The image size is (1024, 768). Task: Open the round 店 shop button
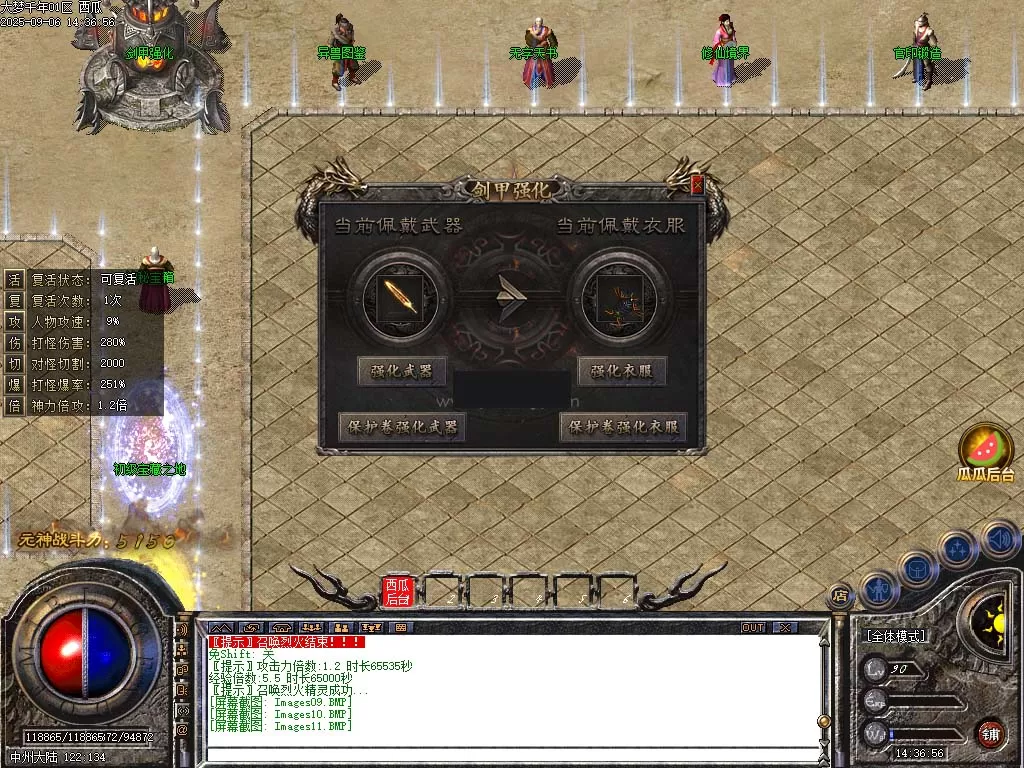[x=840, y=594]
